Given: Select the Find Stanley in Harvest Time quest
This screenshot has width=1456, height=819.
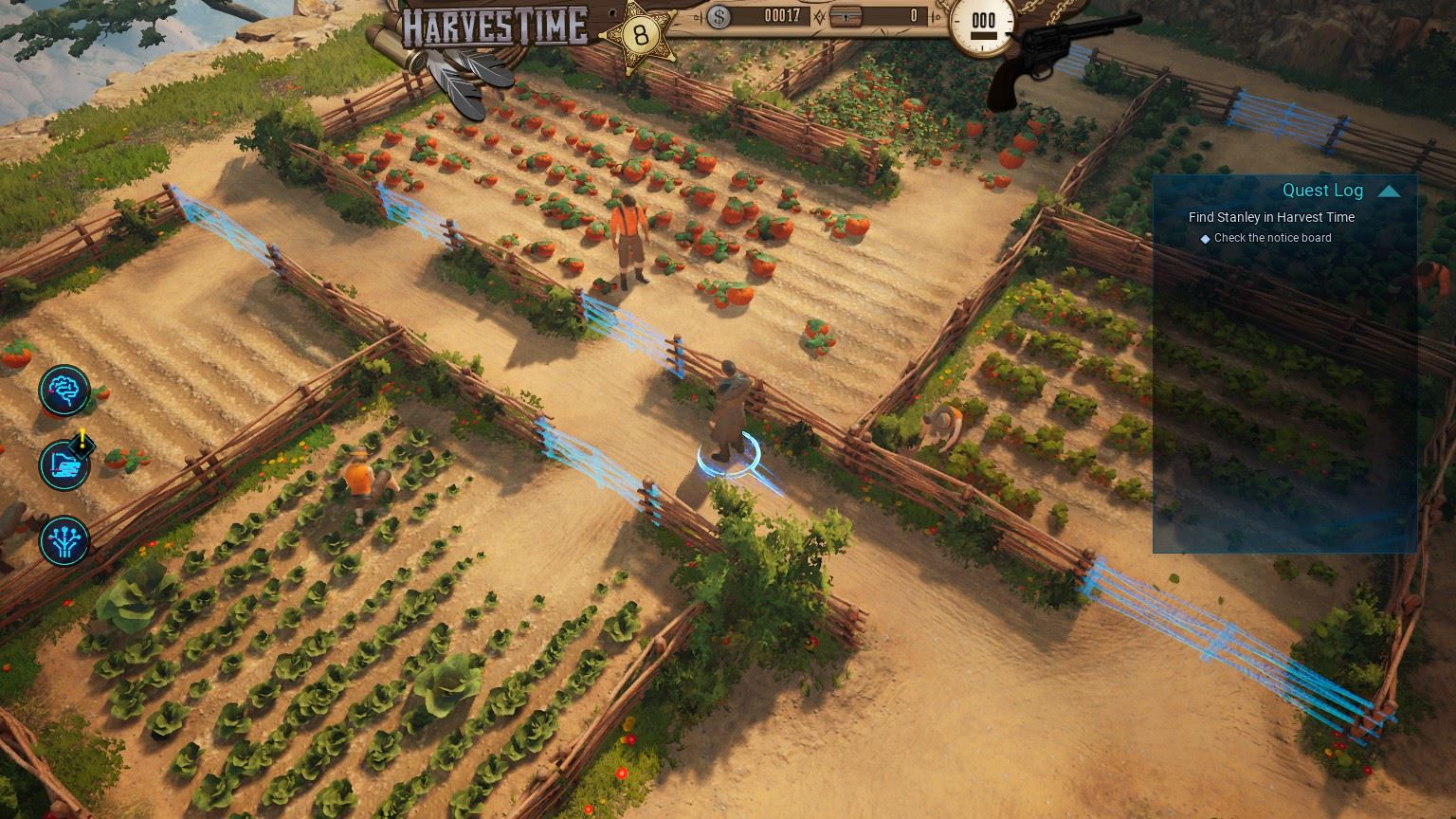Looking at the screenshot, I should pos(1271,217).
